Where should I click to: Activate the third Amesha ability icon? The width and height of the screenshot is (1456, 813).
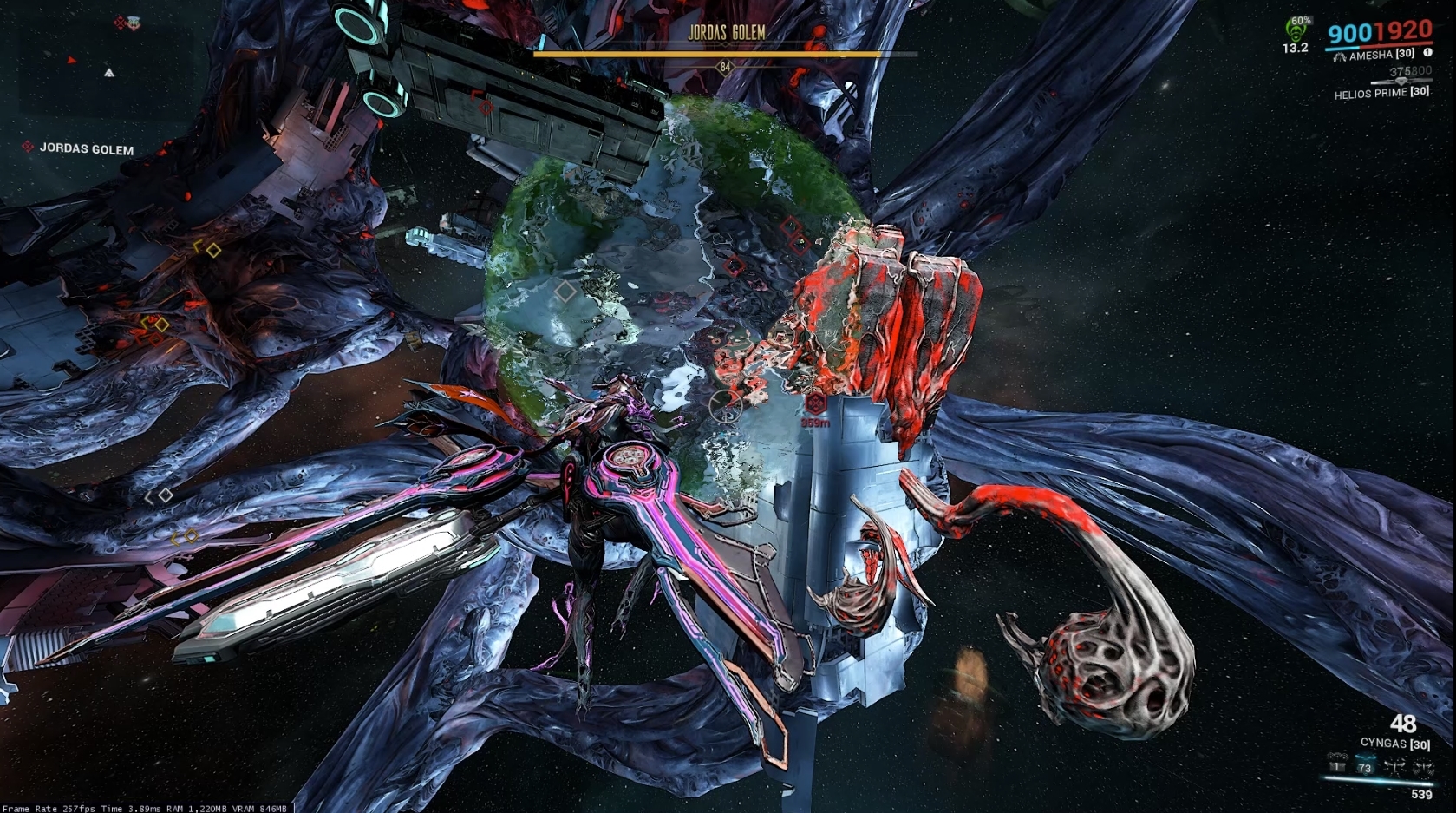click(x=1395, y=766)
